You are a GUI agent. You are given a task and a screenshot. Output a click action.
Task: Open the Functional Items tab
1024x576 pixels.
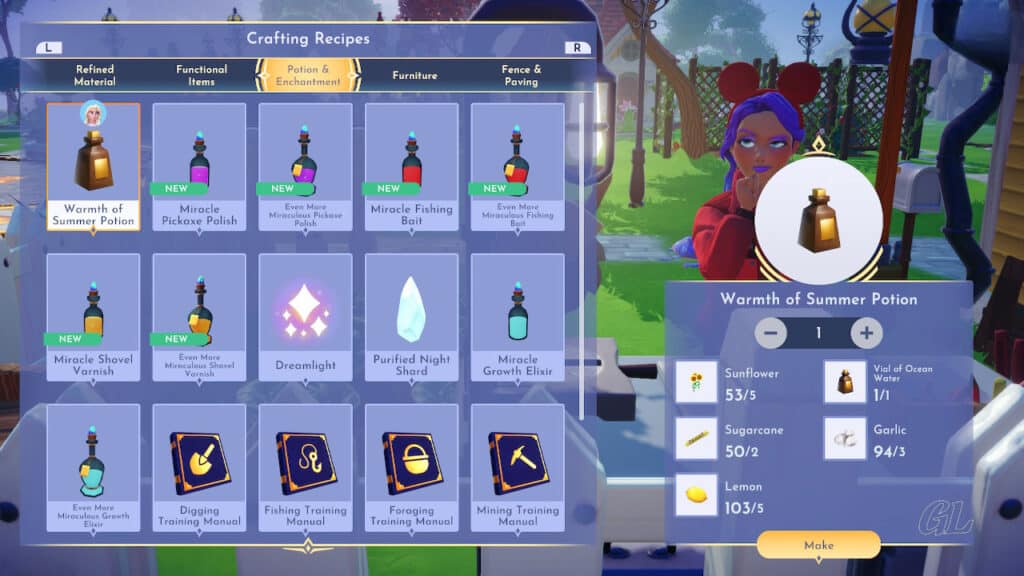pos(201,75)
